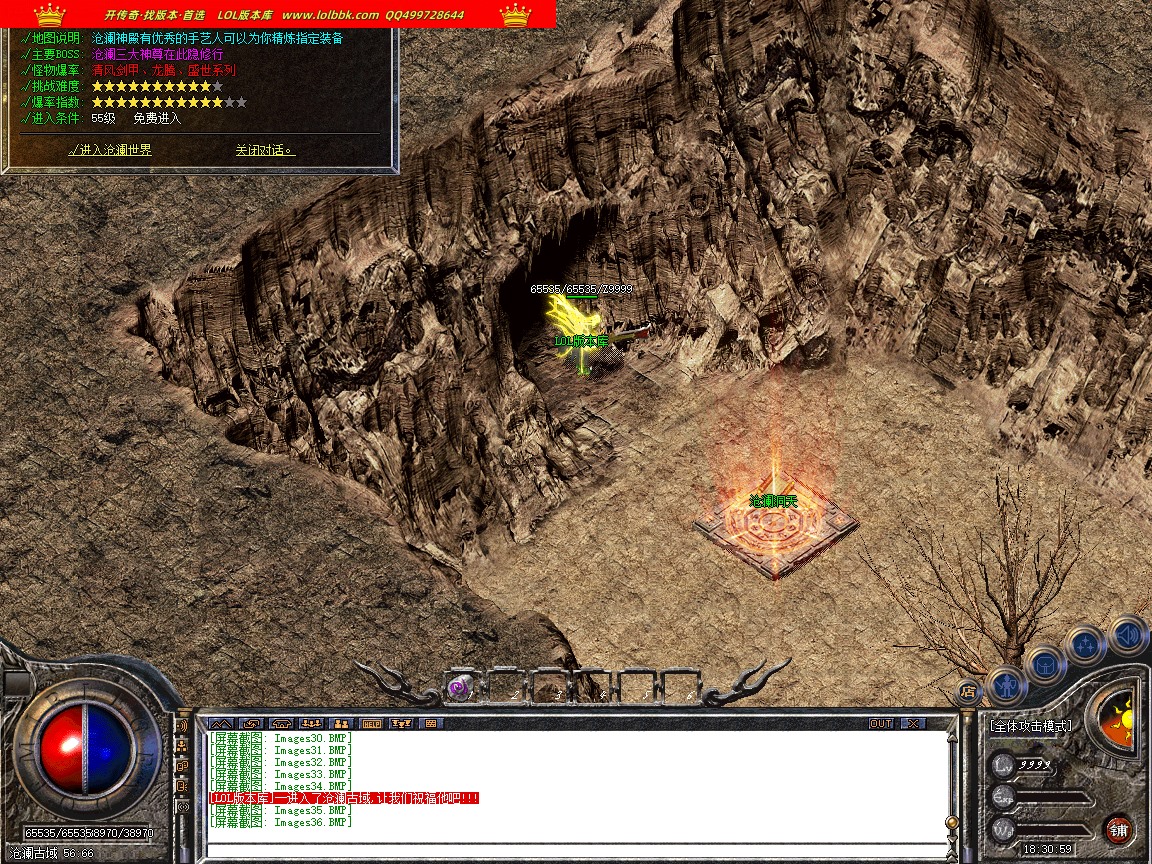Image resolution: width=1152 pixels, height=864 pixels.
Task: Toggle sound with the speaker button
Action: [x=1128, y=632]
